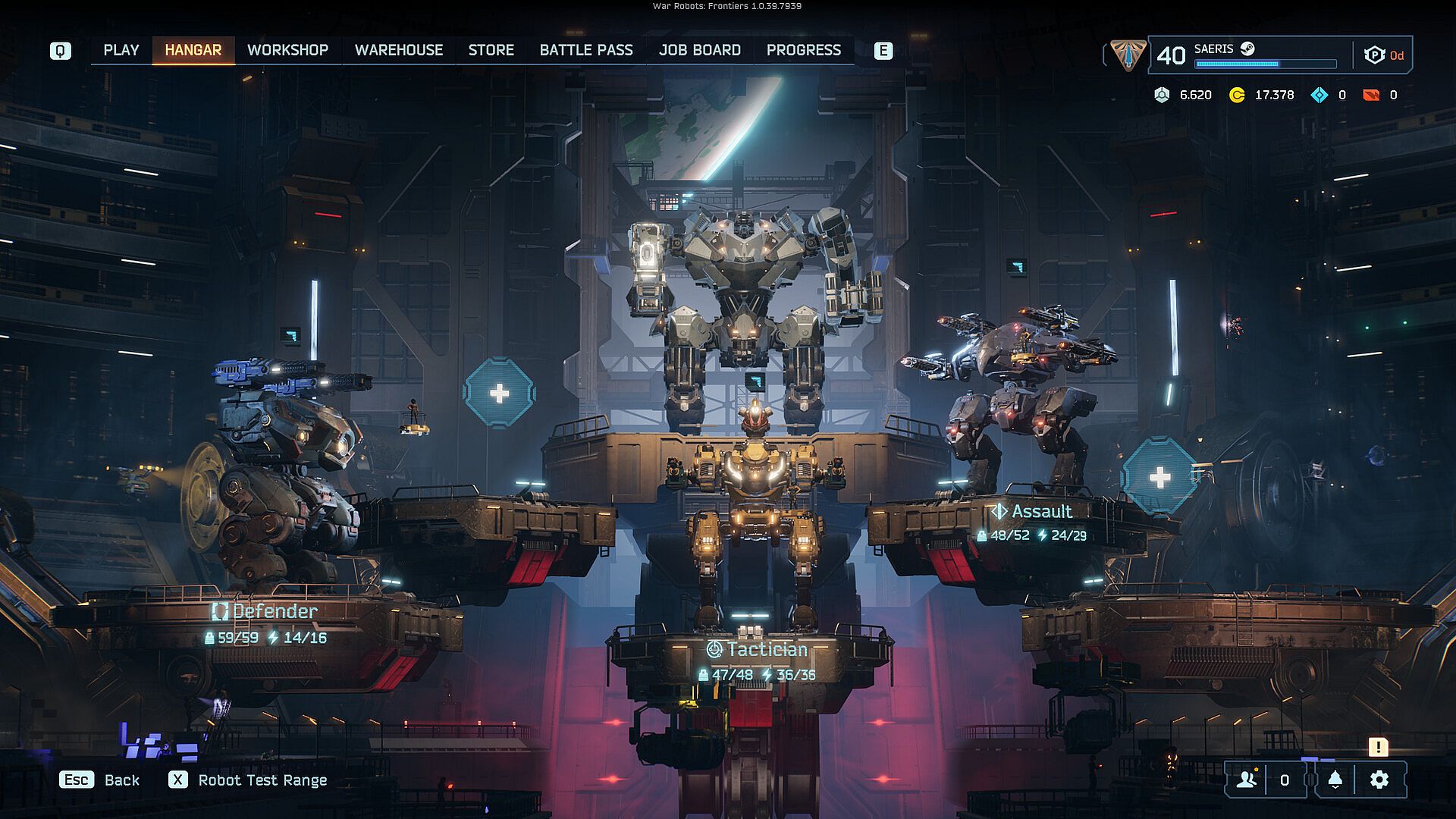Open the notifications bell

click(1335, 780)
